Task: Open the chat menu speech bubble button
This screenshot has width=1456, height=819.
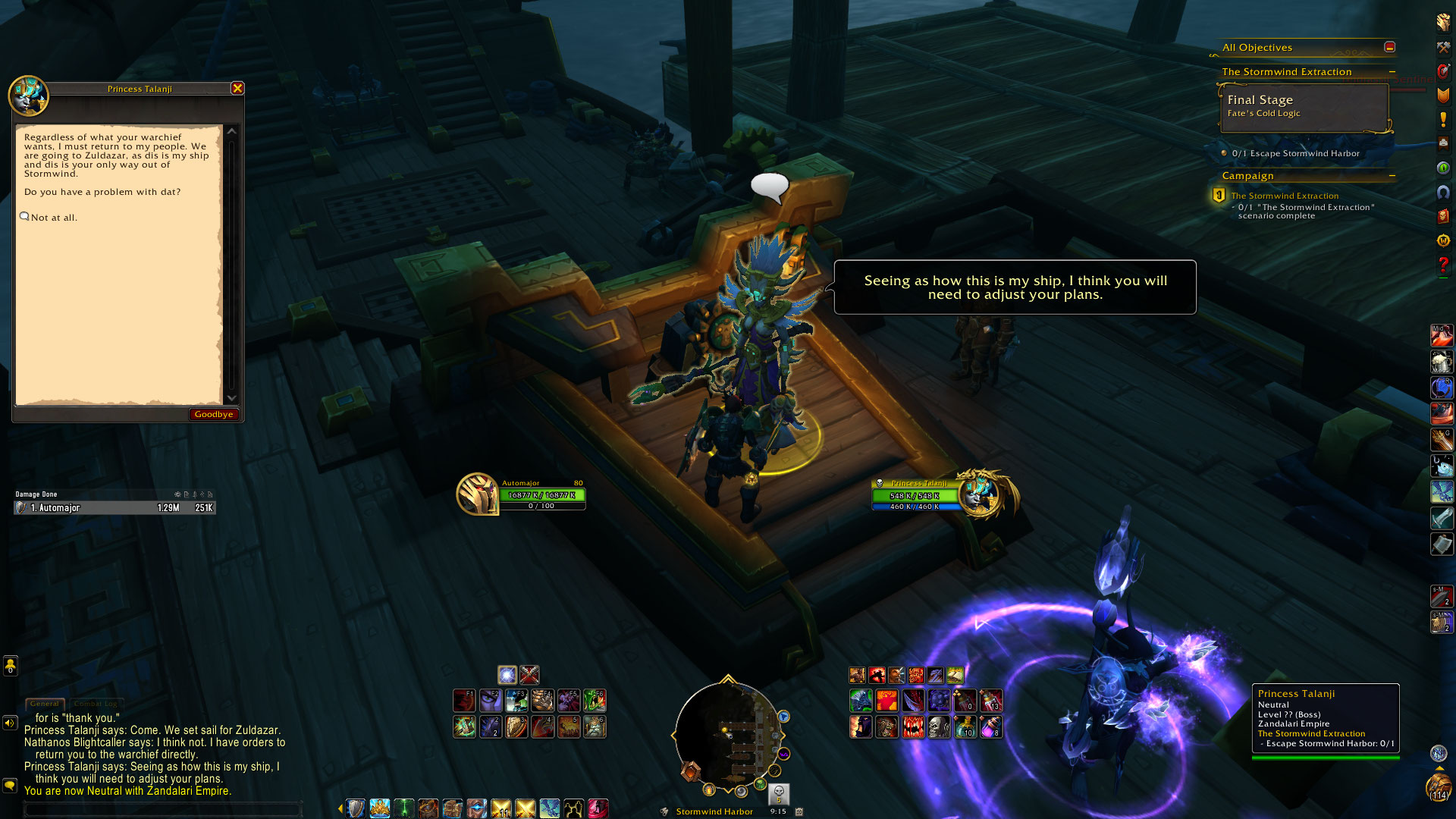Action: pos(10,786)
